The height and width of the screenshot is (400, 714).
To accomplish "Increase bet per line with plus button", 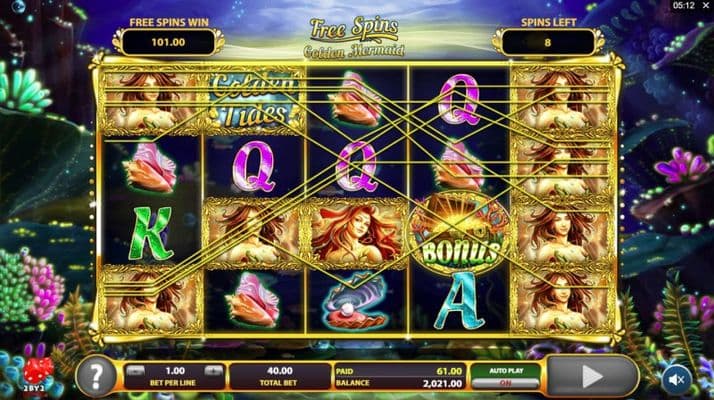I will 215,369.
